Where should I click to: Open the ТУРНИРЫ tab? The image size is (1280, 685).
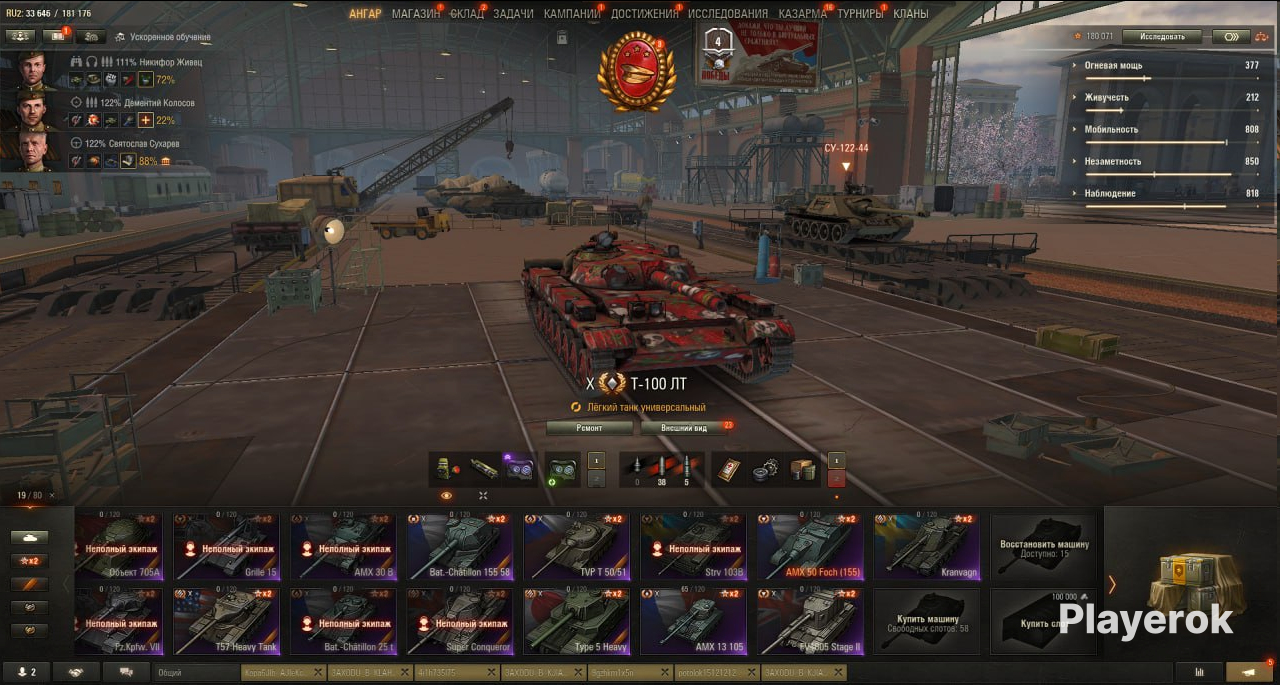[x=861, y=14]
